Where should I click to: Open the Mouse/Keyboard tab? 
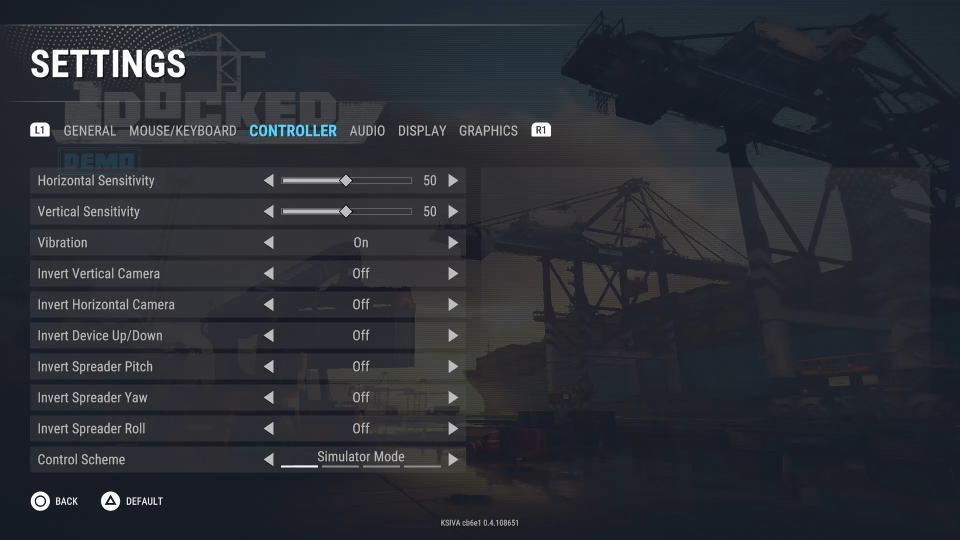(x=183, y=131)
